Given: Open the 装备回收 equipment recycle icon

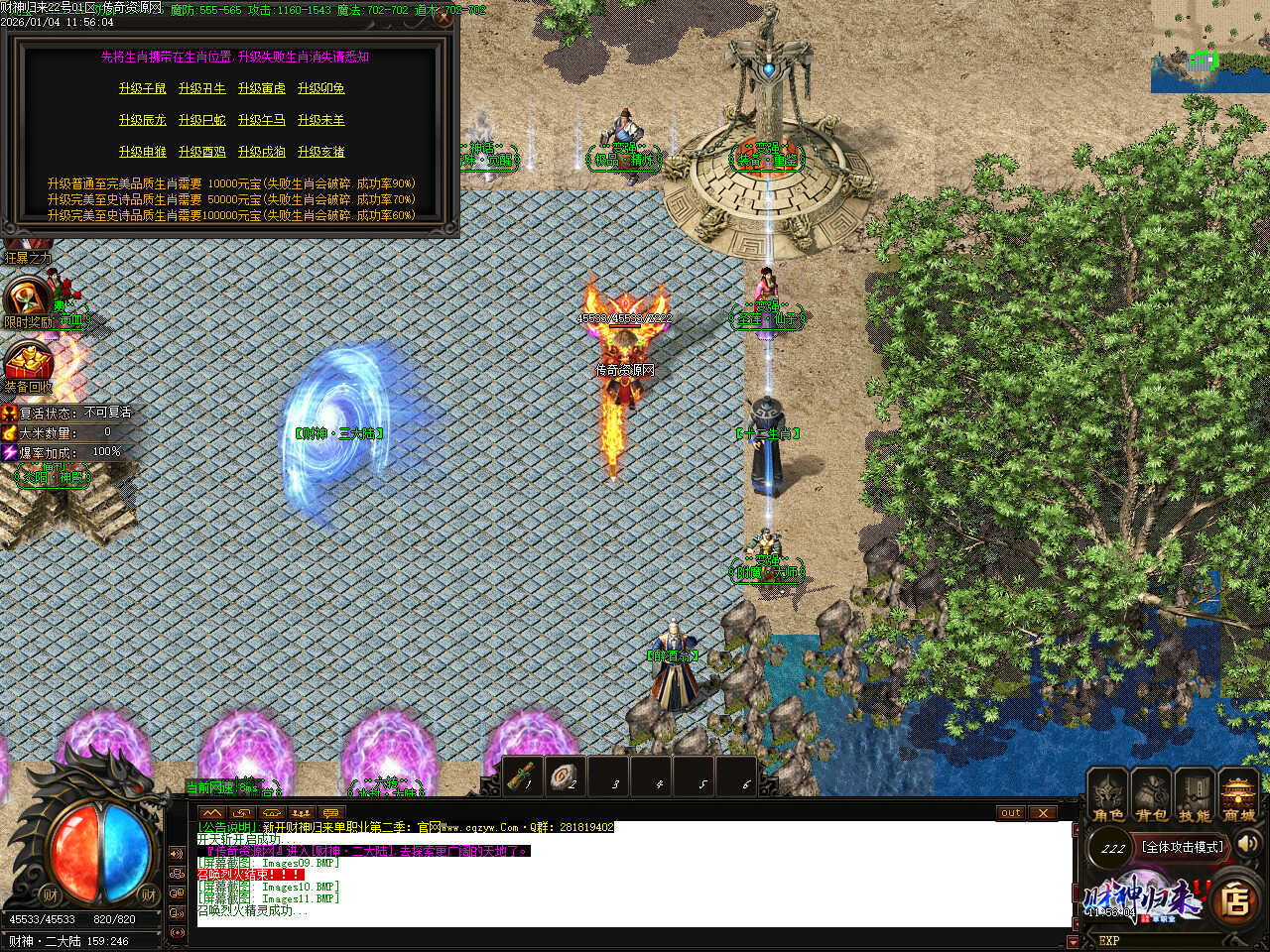Looking at the screenshot, I should point(28,365).
